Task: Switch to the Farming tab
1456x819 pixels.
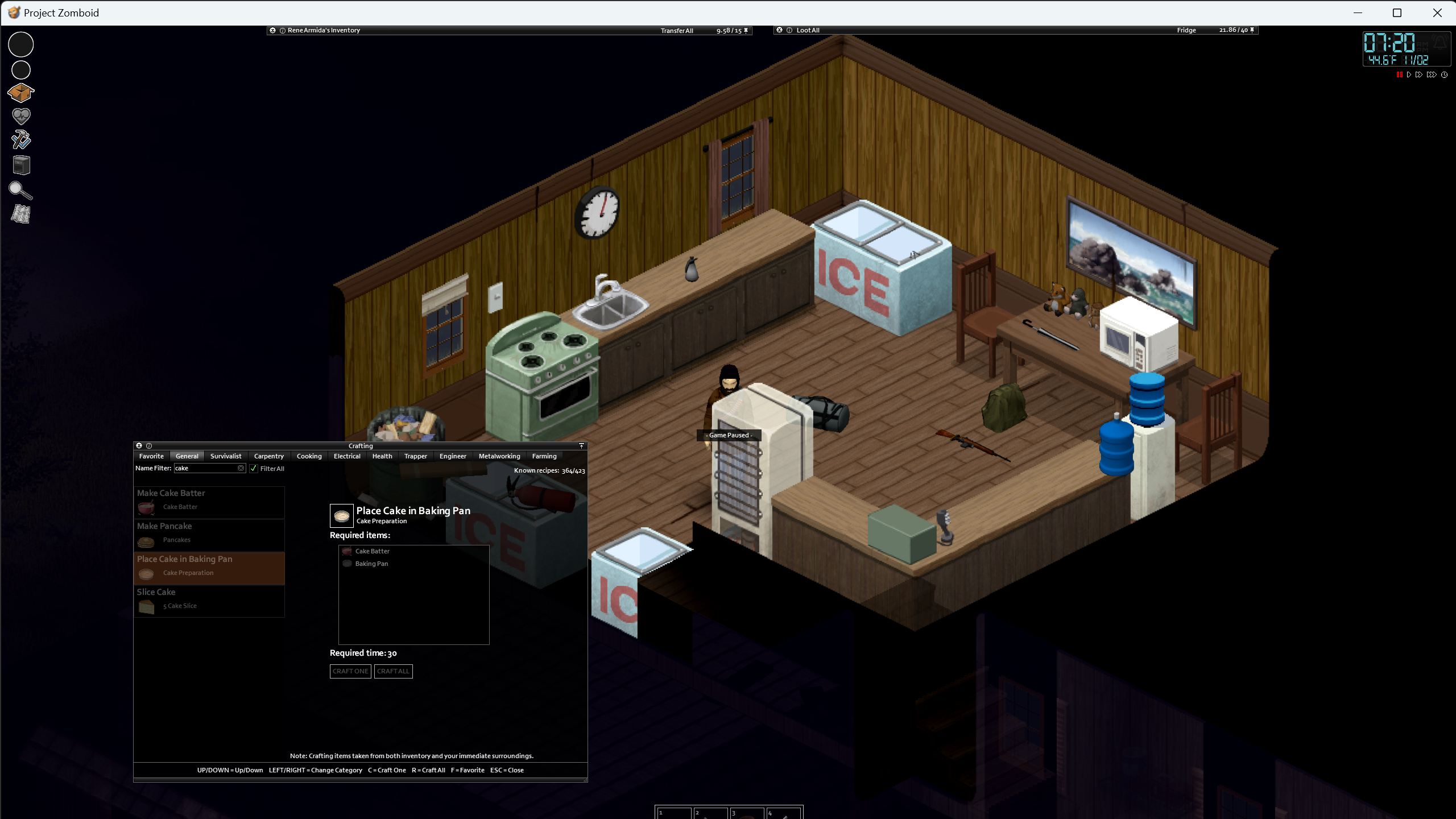Action: [544, 456]
